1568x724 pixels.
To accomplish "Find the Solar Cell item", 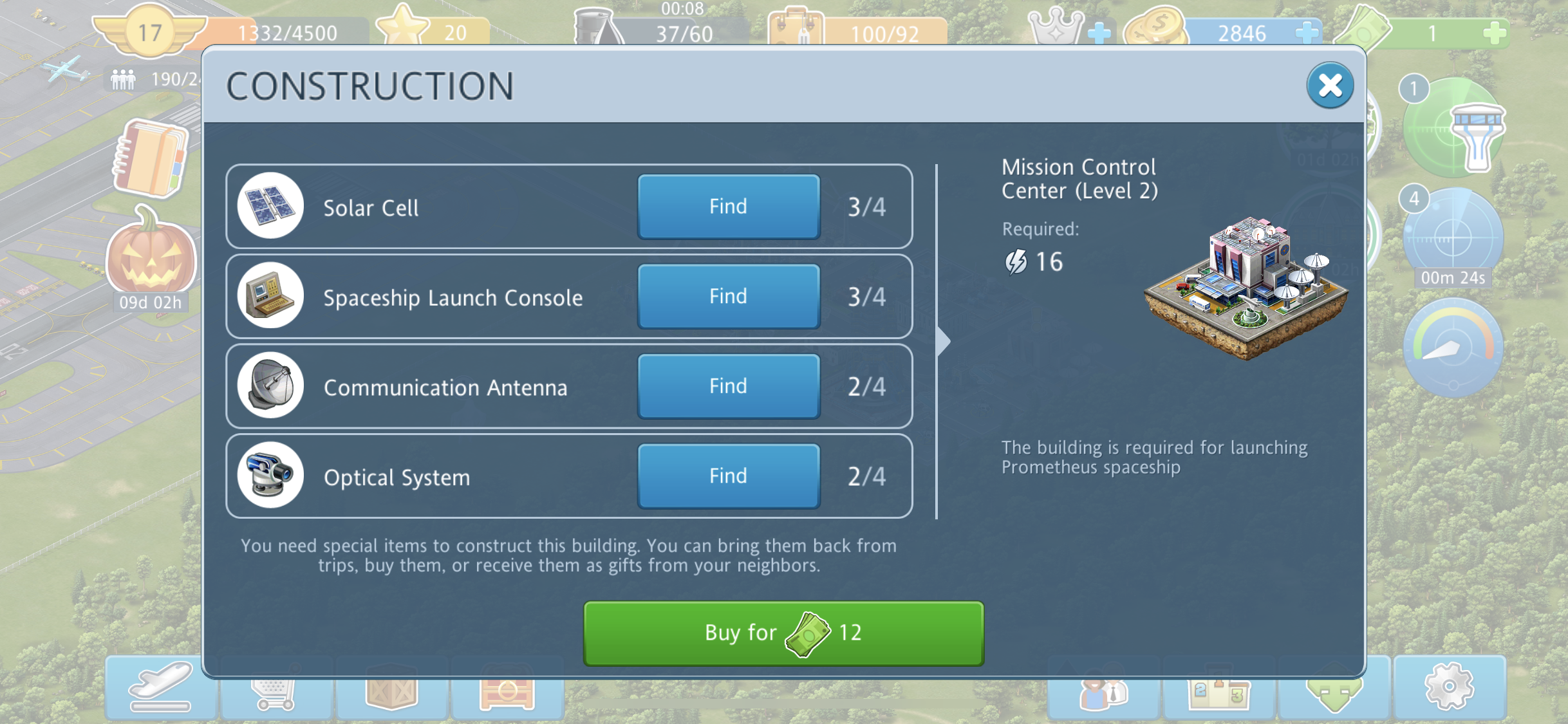I will pos(728,207).
